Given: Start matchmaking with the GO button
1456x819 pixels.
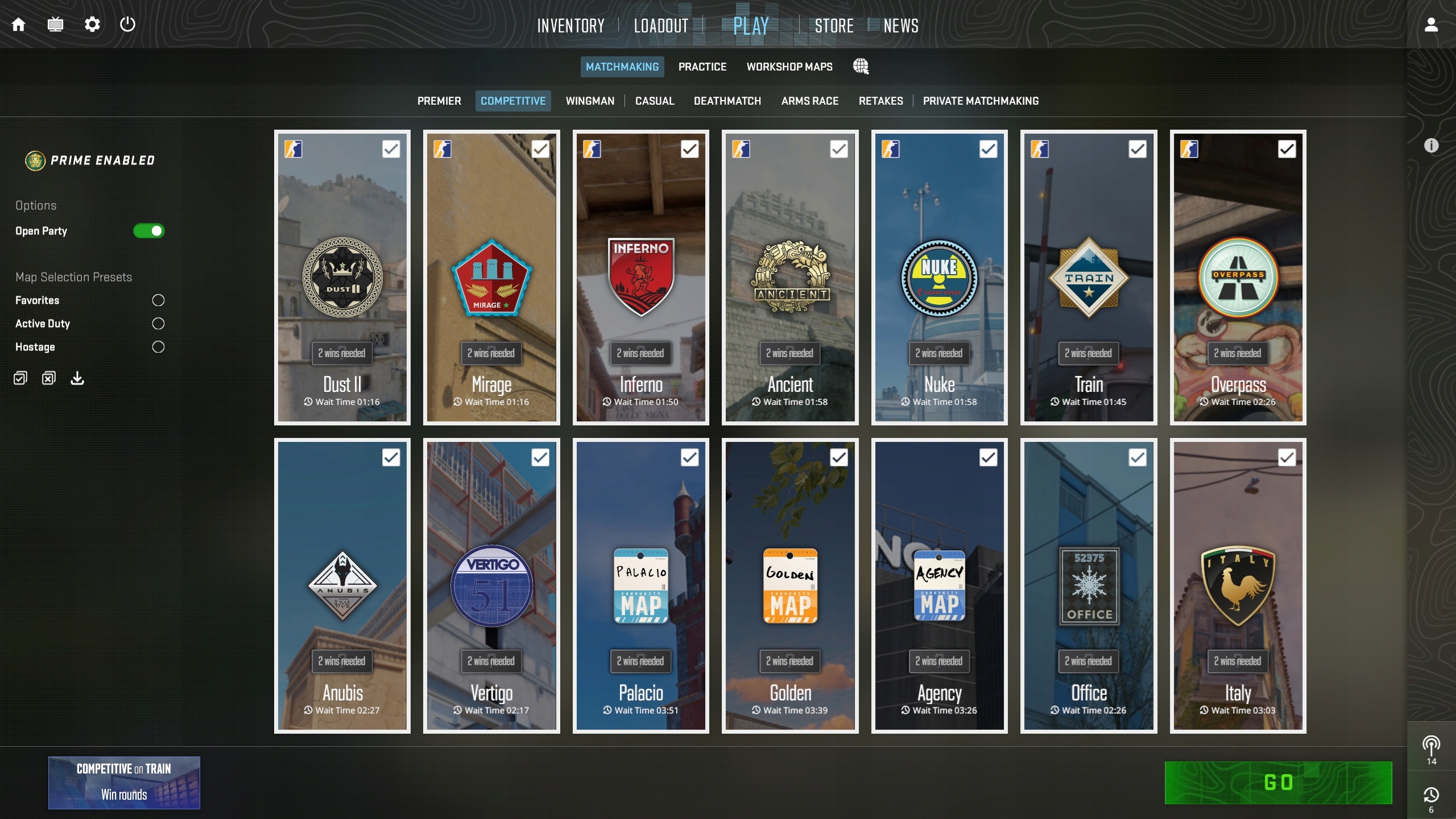Looking at the screenshot, I should pyautogui.click(x=1278, y=783).
